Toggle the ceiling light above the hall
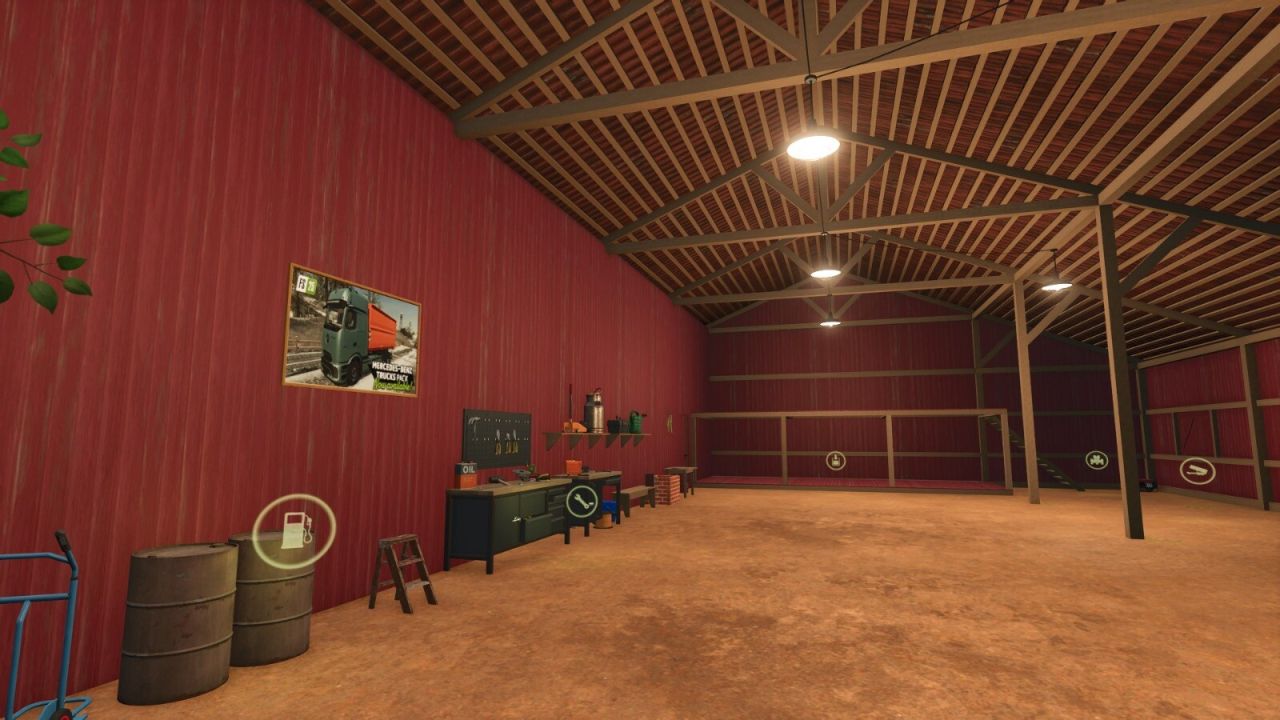The image size is (1280, 720). [813, 146]
